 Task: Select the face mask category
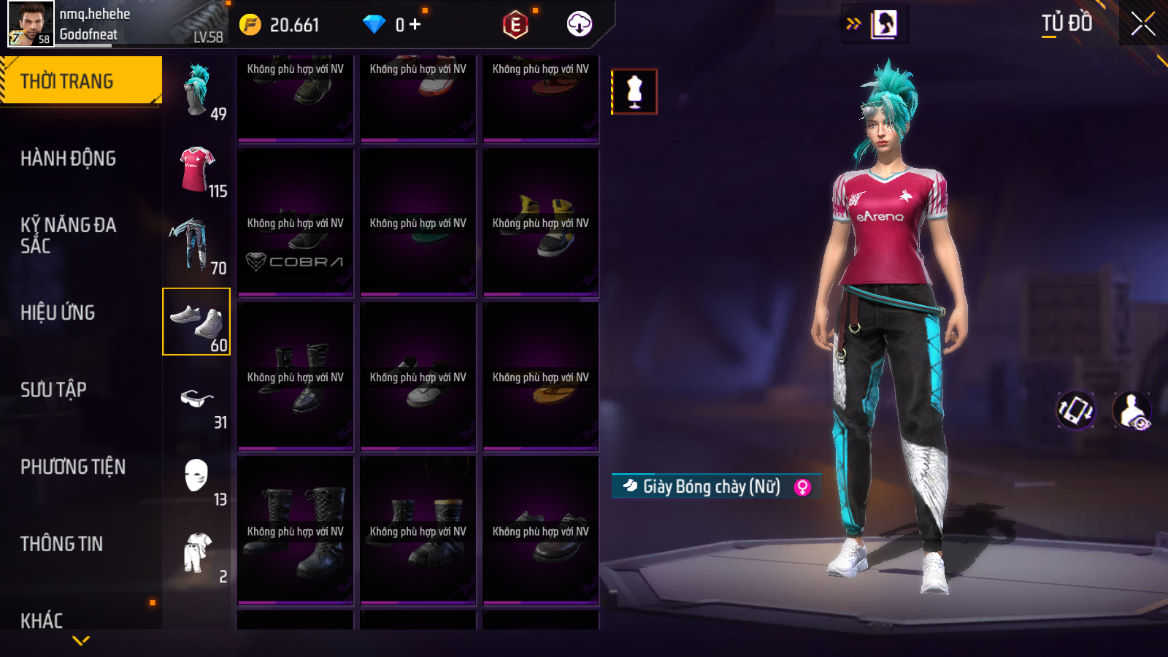click(197, 476)
